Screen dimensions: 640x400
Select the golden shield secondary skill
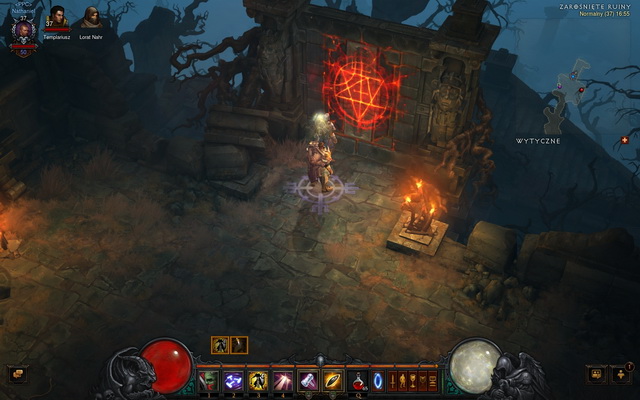pos(333,380)
